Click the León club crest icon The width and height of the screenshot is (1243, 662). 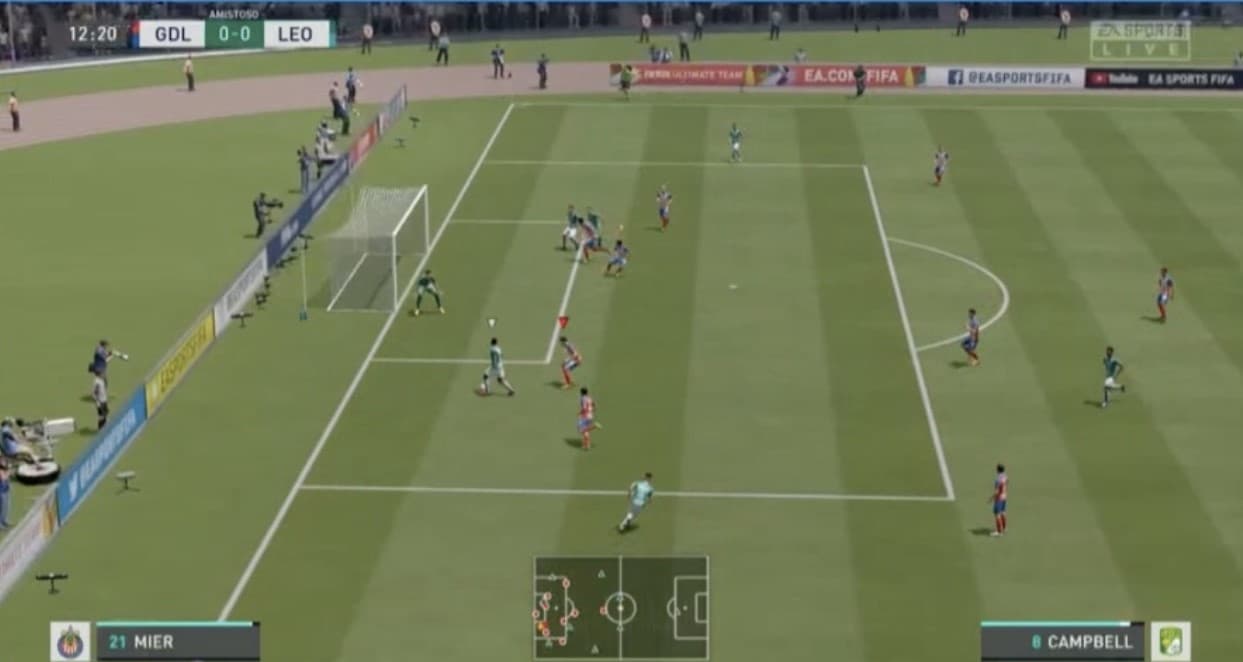tap(1170, 641)
